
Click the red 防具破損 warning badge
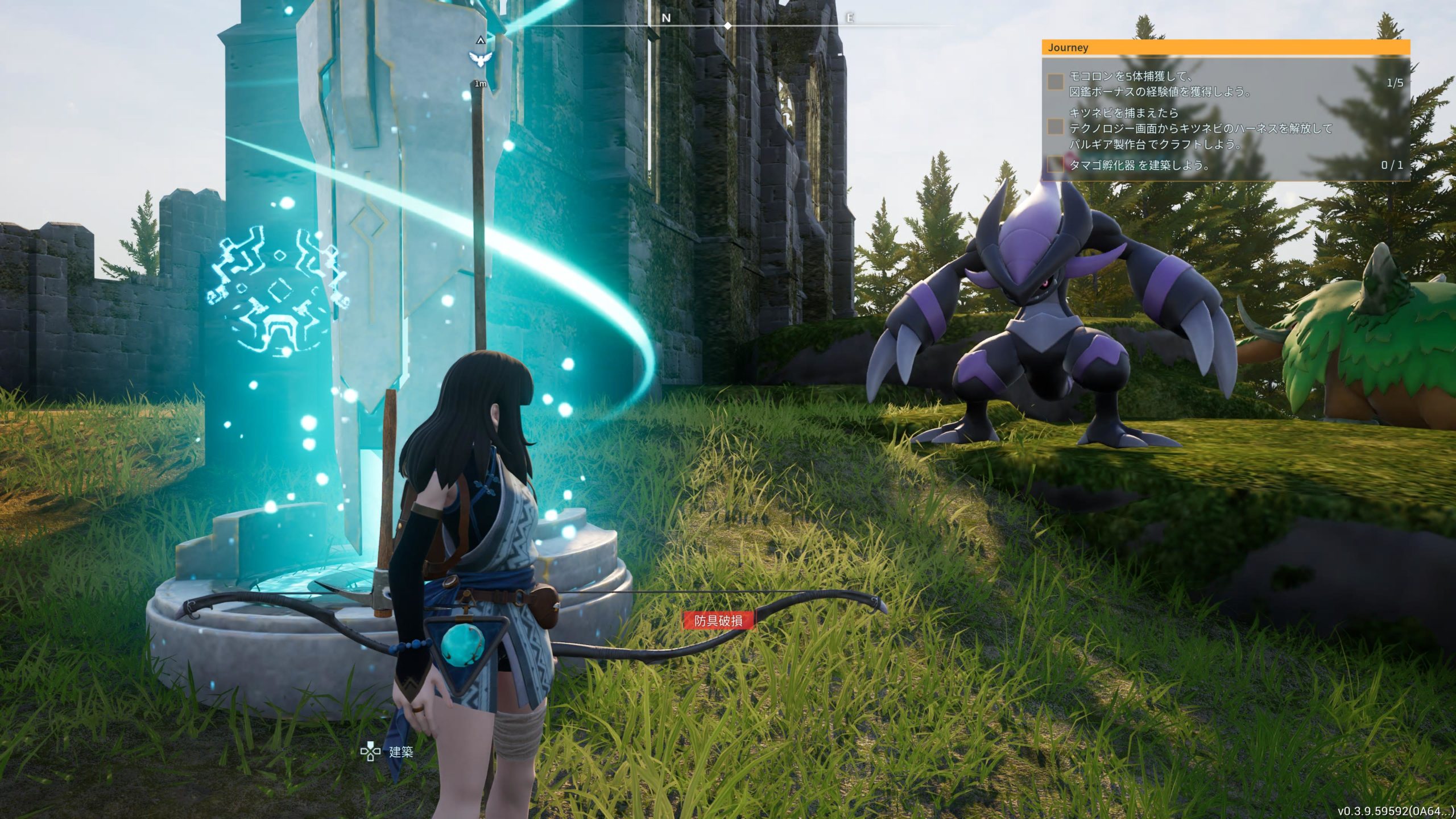point(718,621)
